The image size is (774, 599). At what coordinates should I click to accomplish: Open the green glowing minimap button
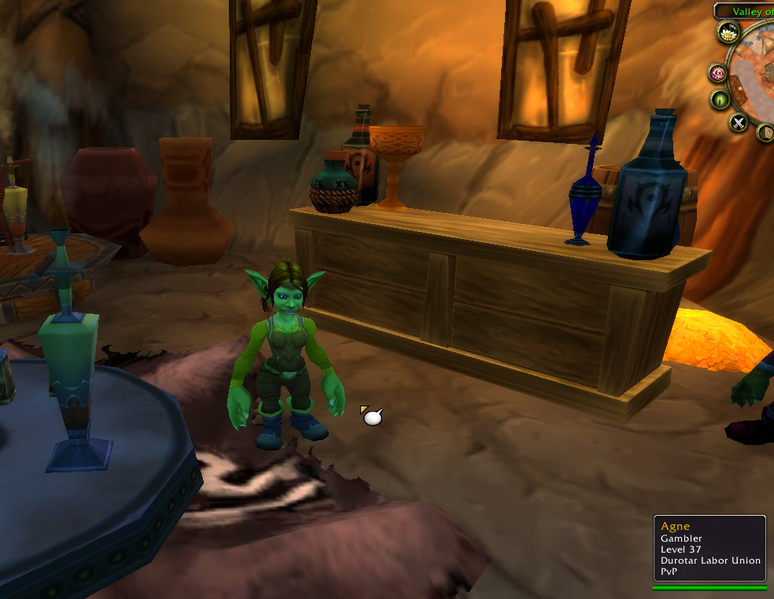point(720,99)
